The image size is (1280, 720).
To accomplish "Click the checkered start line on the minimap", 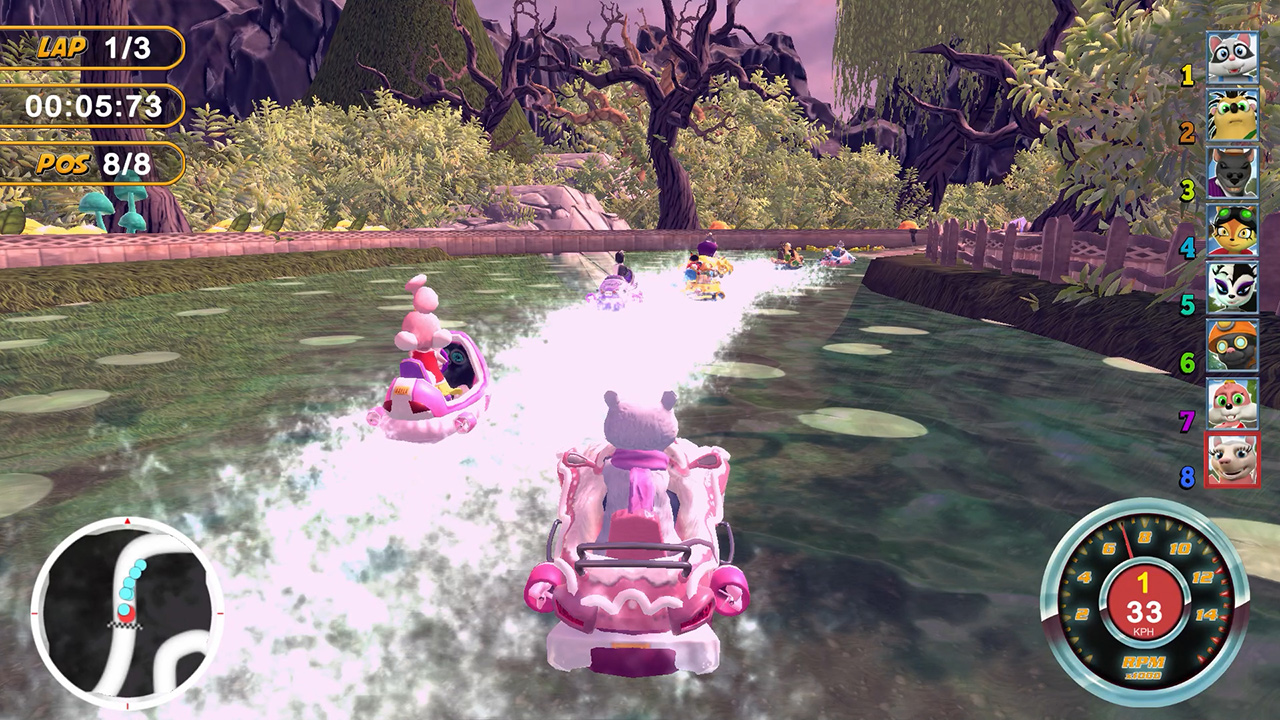I will (x=124, y=626).
